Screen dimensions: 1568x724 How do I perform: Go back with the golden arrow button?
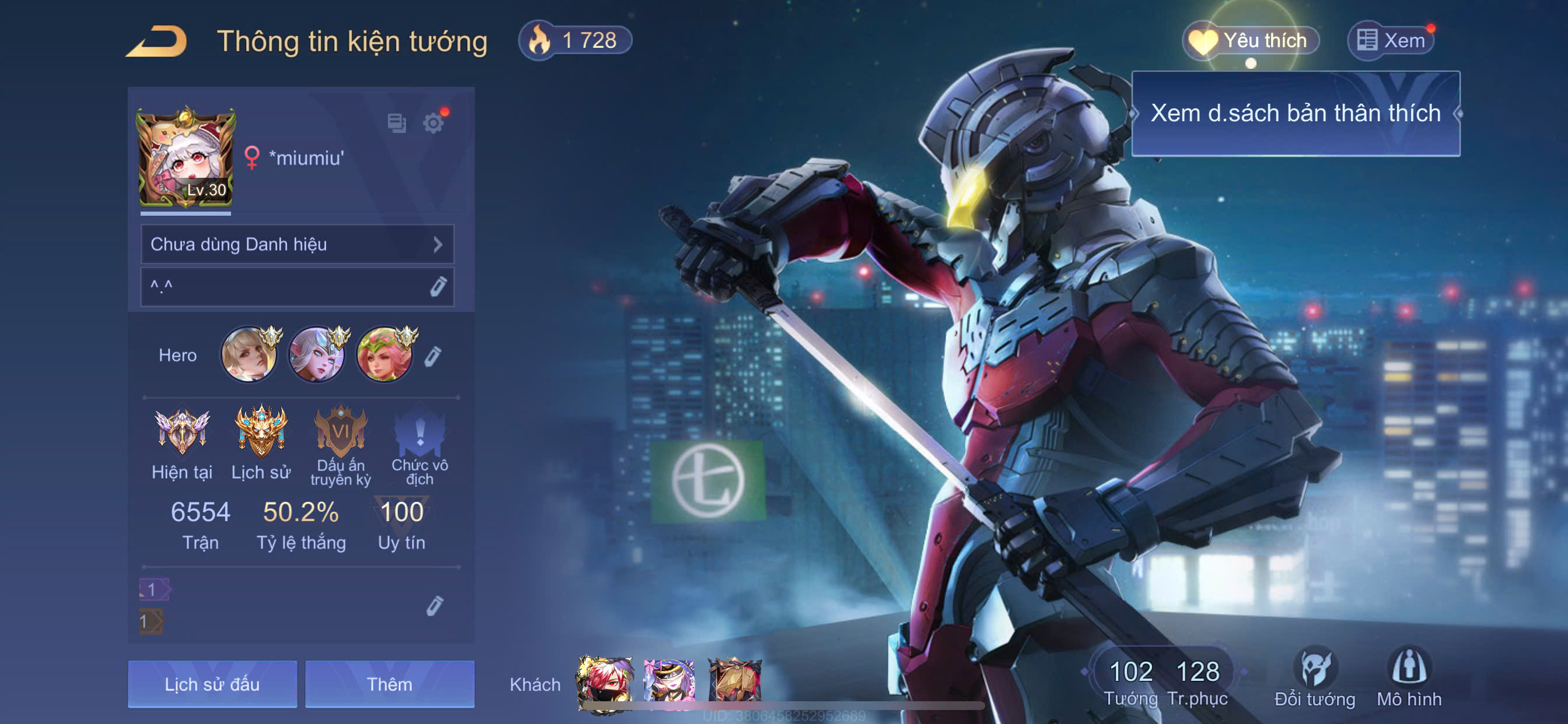(157, 41)
